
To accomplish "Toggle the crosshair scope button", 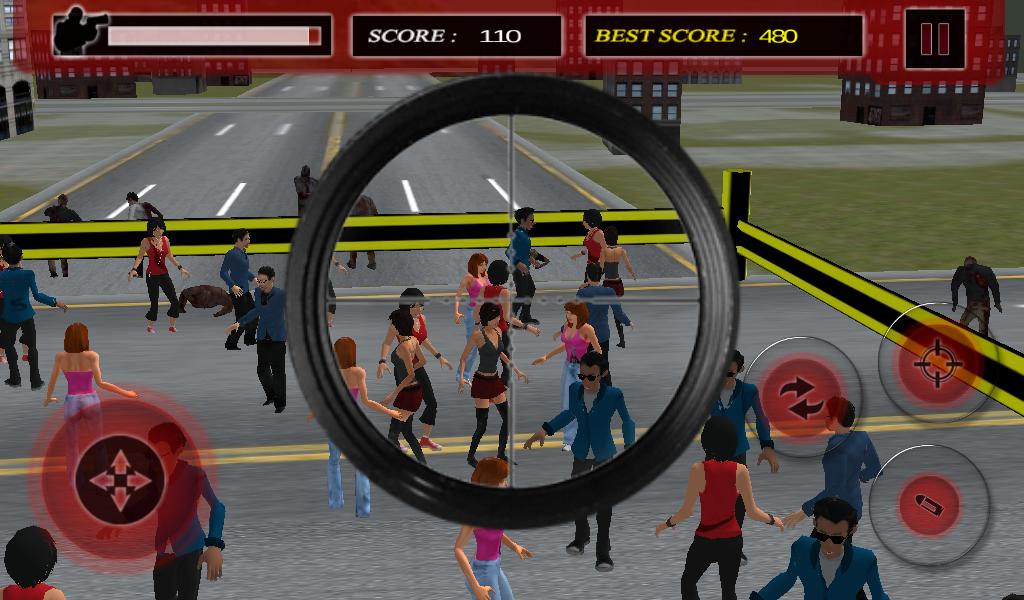I will pos(937,362).
